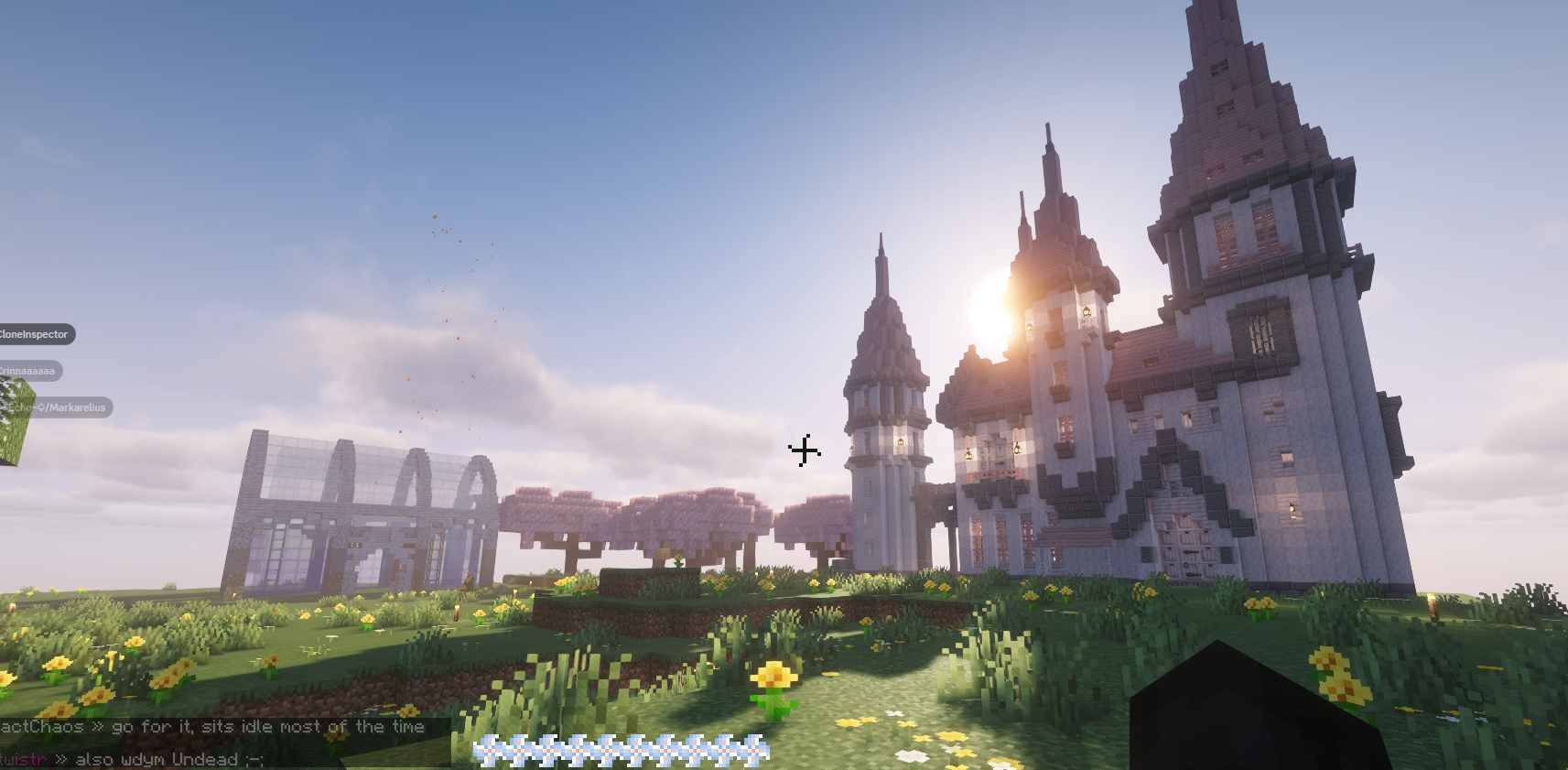Click the crosshair at screen center

(x=804, y=450)
